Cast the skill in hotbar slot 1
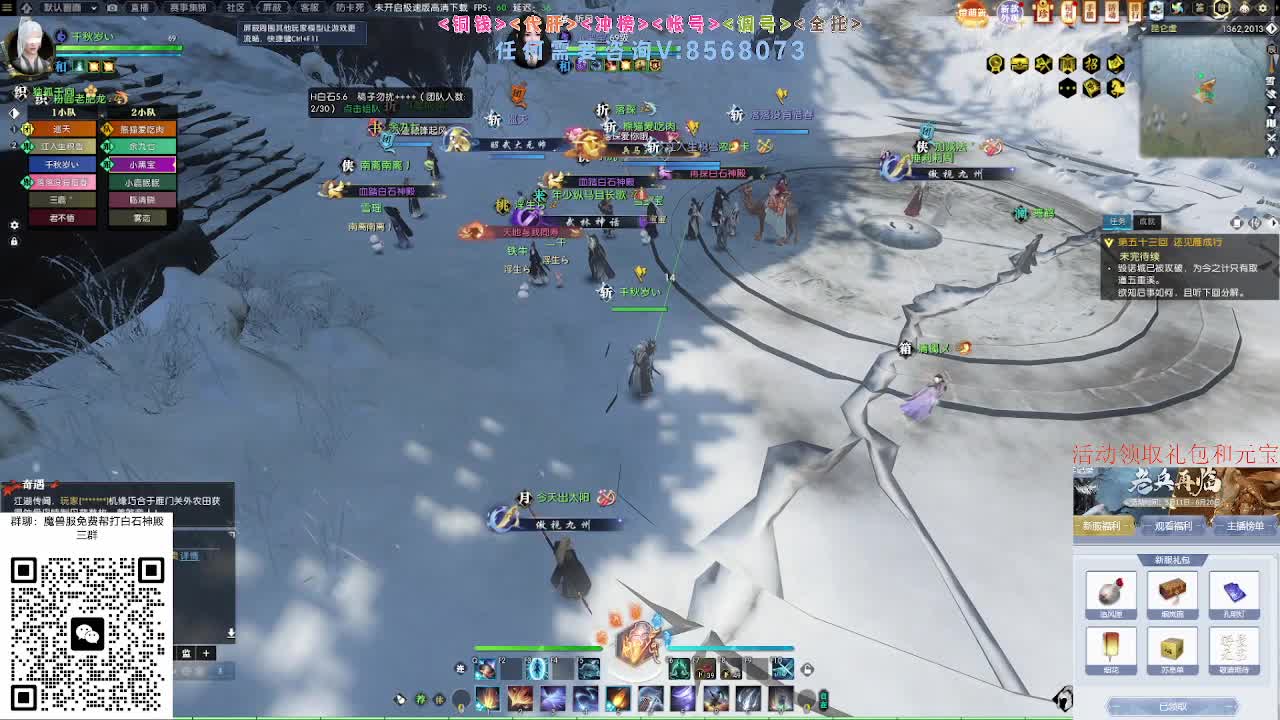Image resolution: width=1280 pixels, height=720 pixels. pos(487,700)
